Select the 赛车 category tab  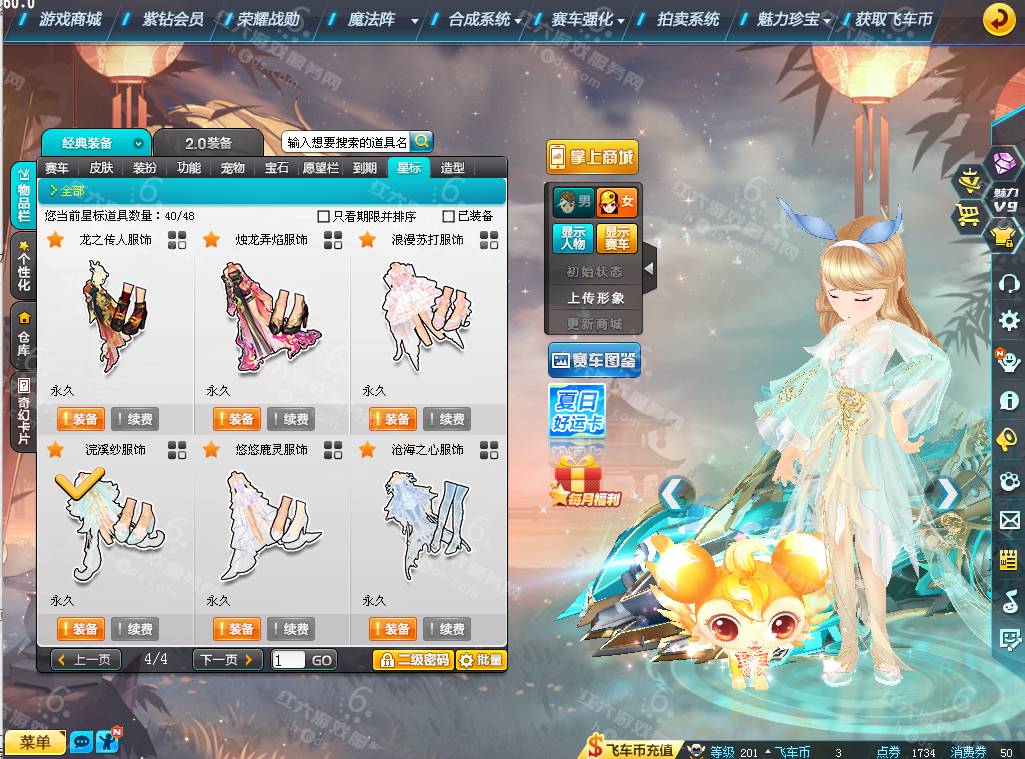pos(57,168)
